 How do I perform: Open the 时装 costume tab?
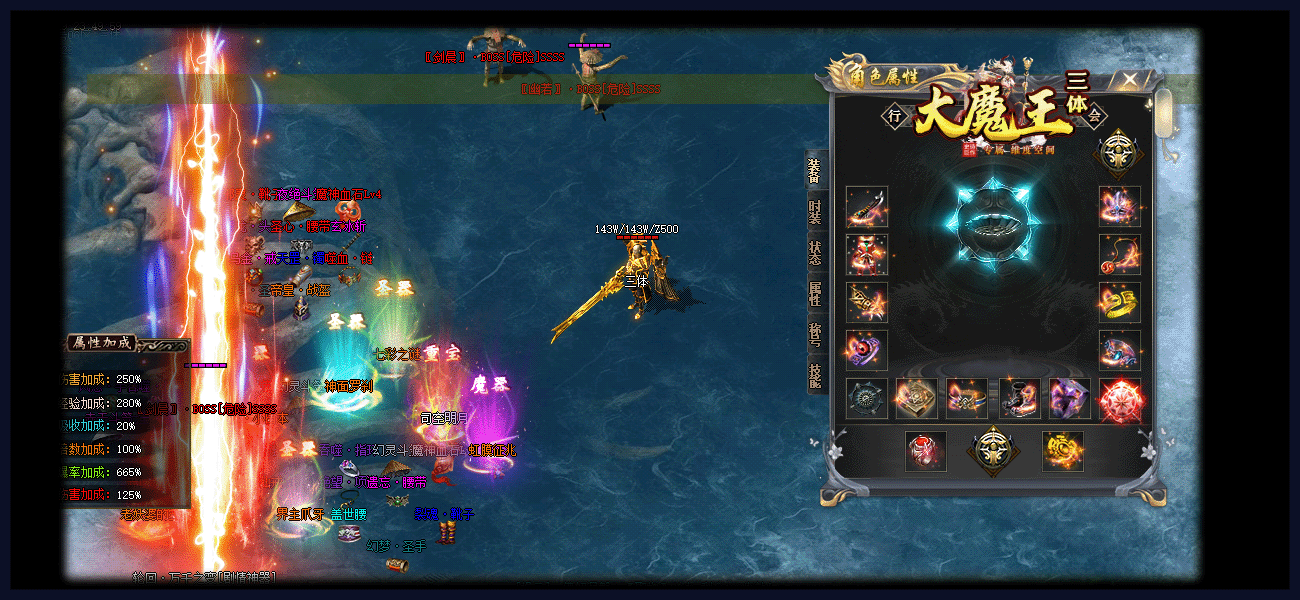[x=815, y=212]
